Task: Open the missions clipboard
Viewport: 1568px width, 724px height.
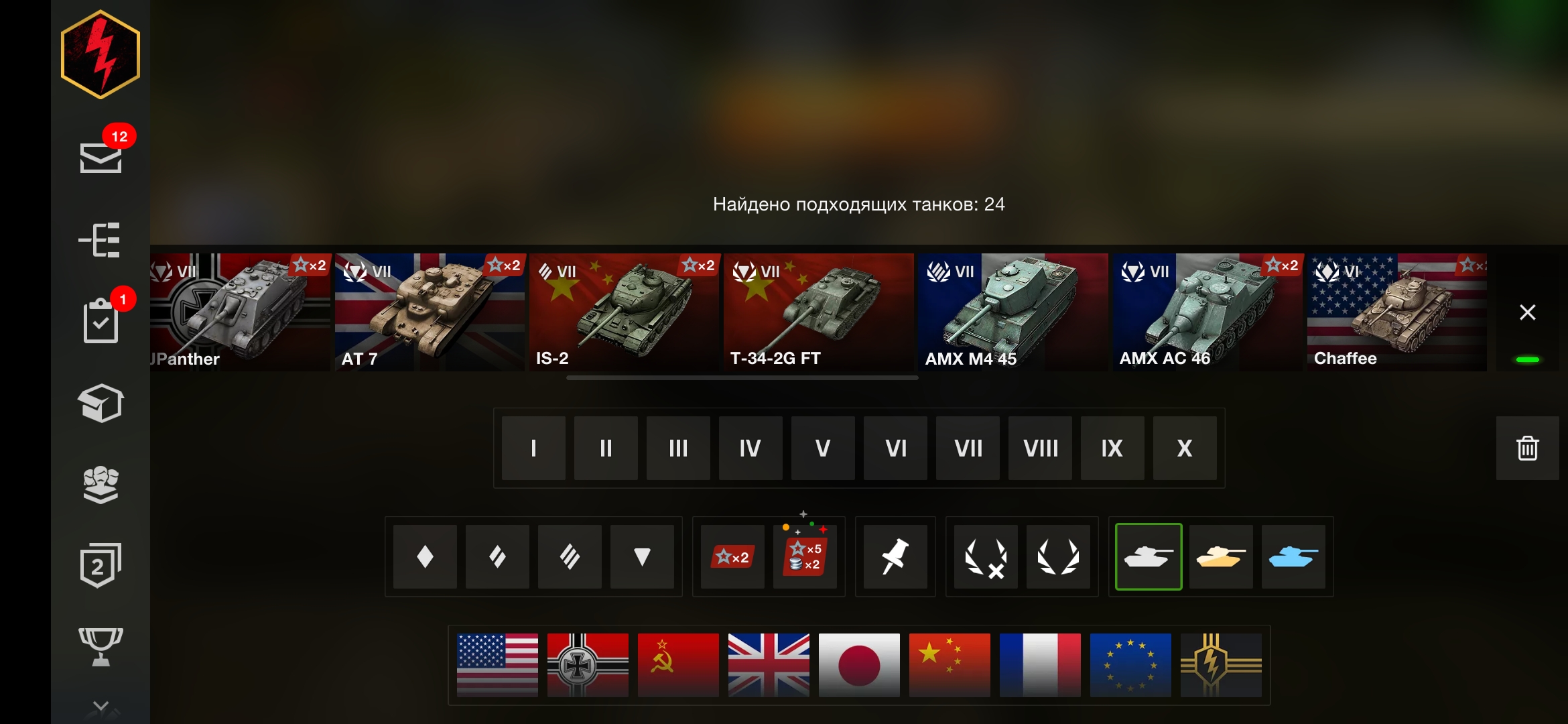Action: [x=101, y=322]
